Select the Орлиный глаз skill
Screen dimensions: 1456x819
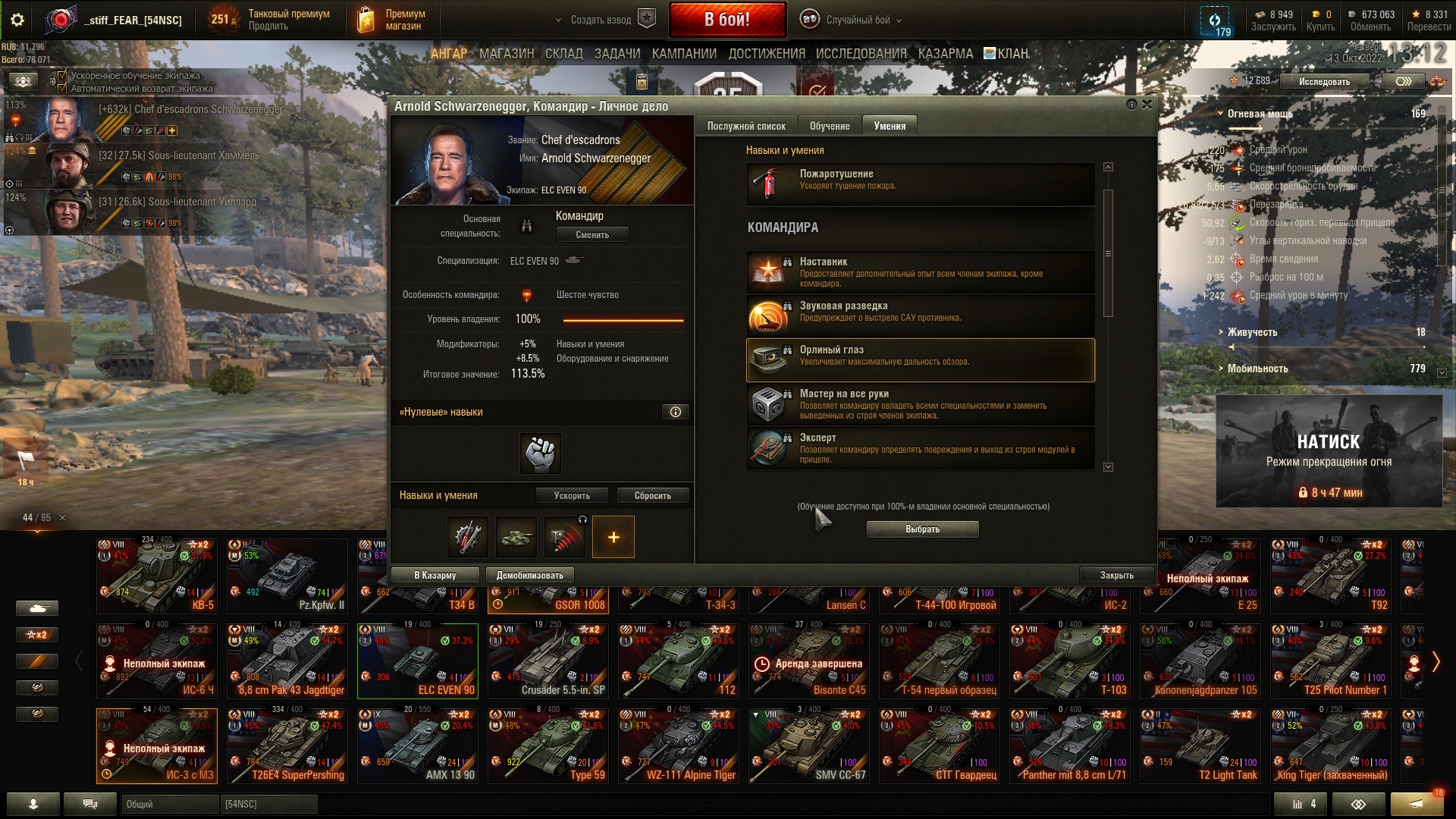click(920, 359)
